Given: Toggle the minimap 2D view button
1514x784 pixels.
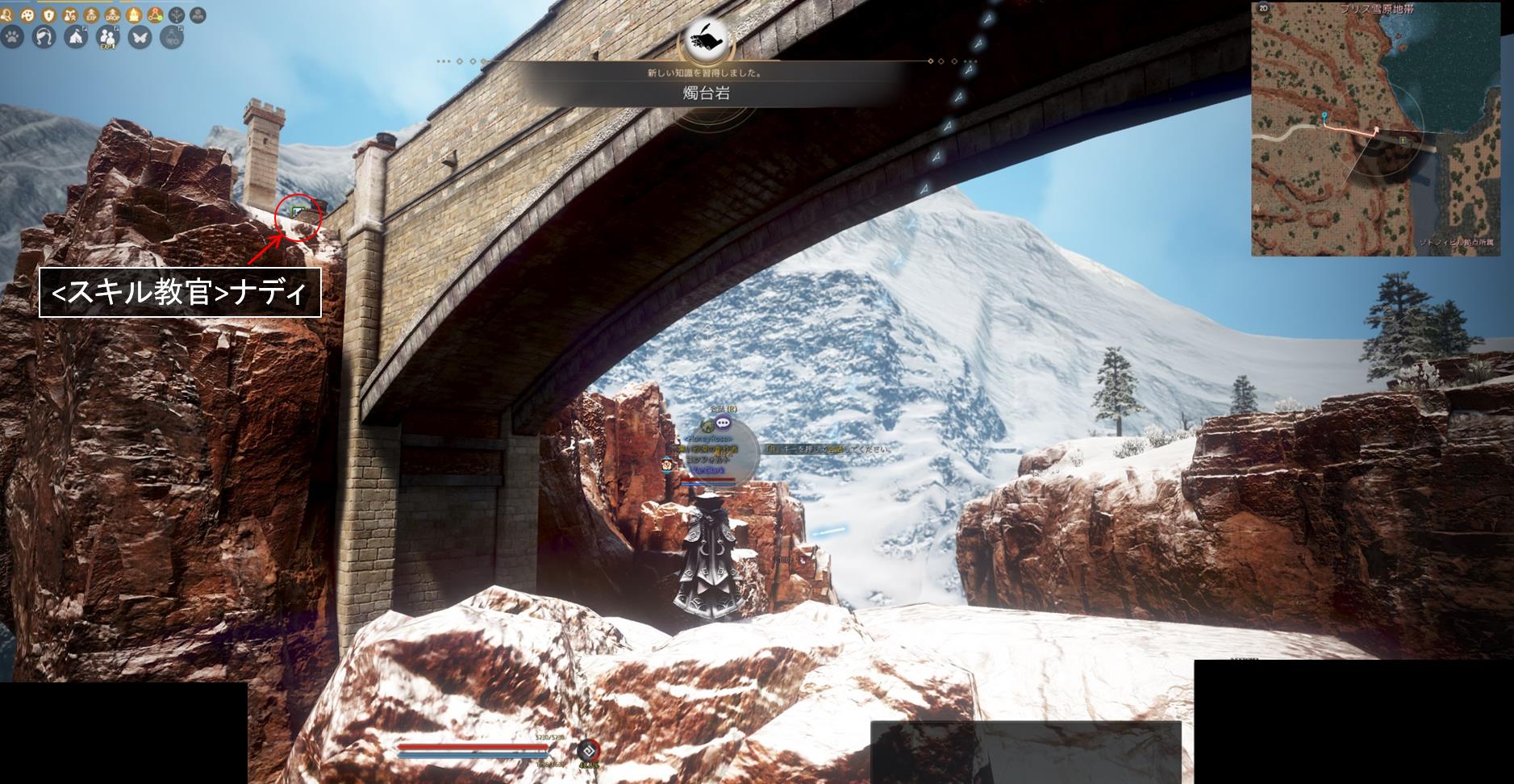Looking at the screenshot, I should 1263,8.
